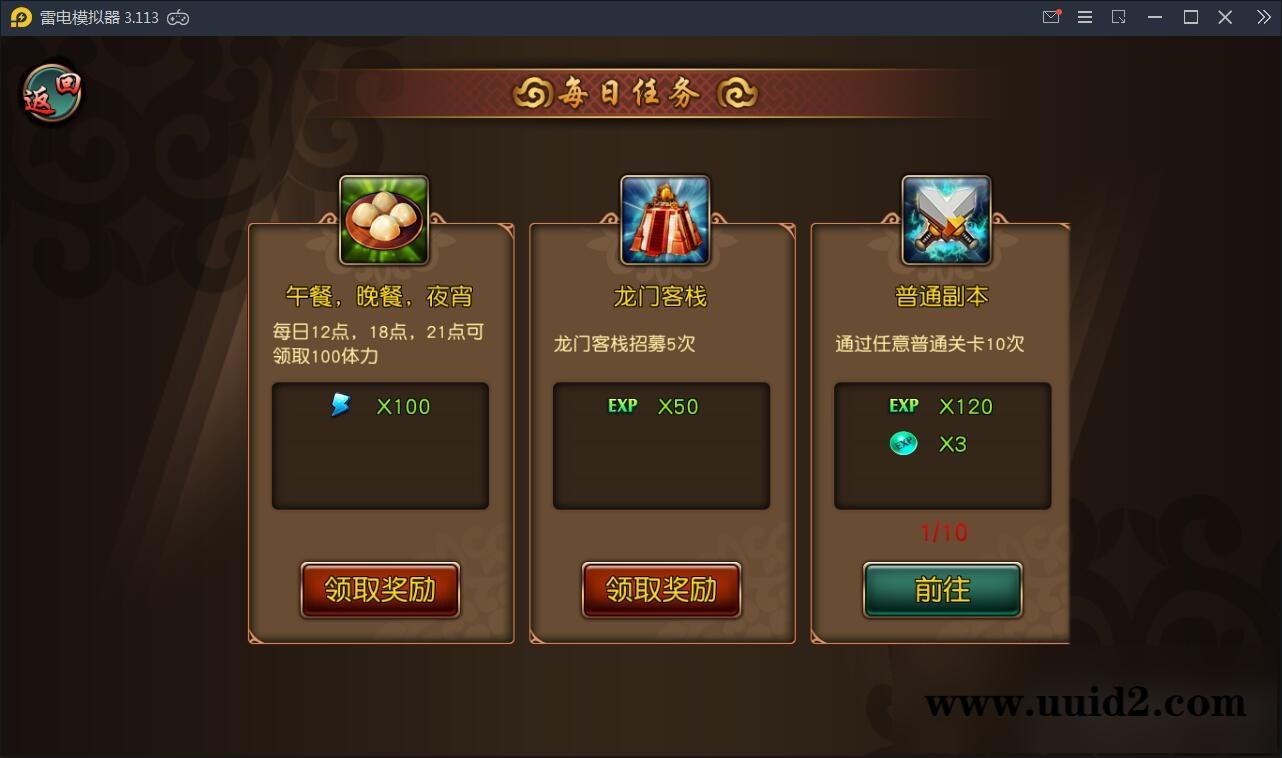The width and height of the screenshot is (1282, 758).
Task: Select the tower icon above 龙门客栈
Action: tap(662, 218)
